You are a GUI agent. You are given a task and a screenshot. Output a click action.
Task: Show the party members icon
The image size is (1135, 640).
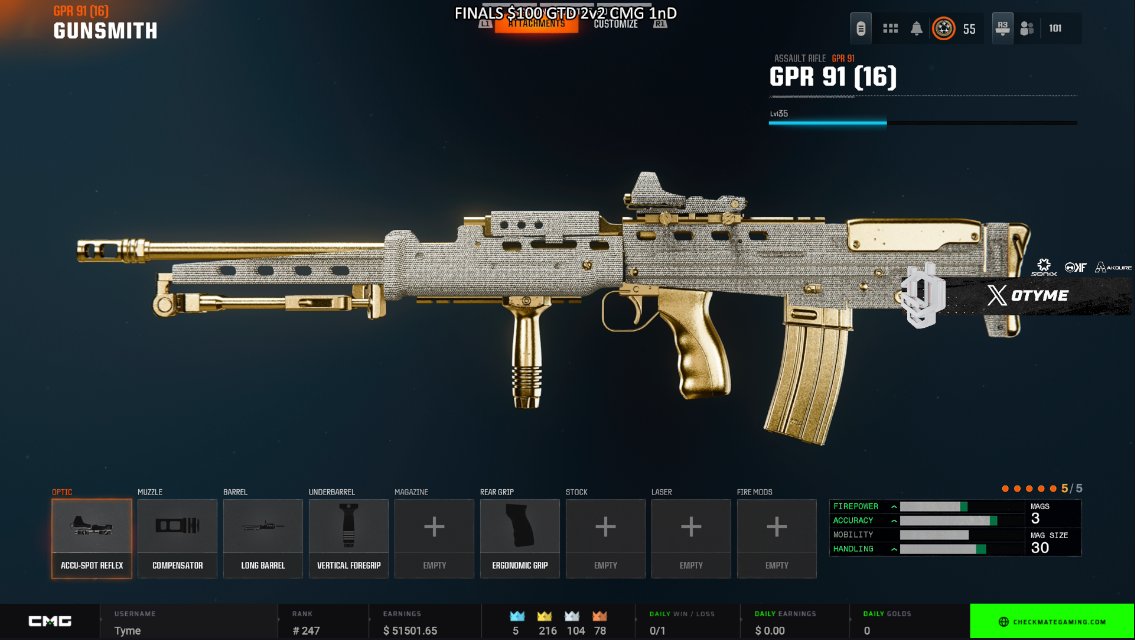[1026, 28]
